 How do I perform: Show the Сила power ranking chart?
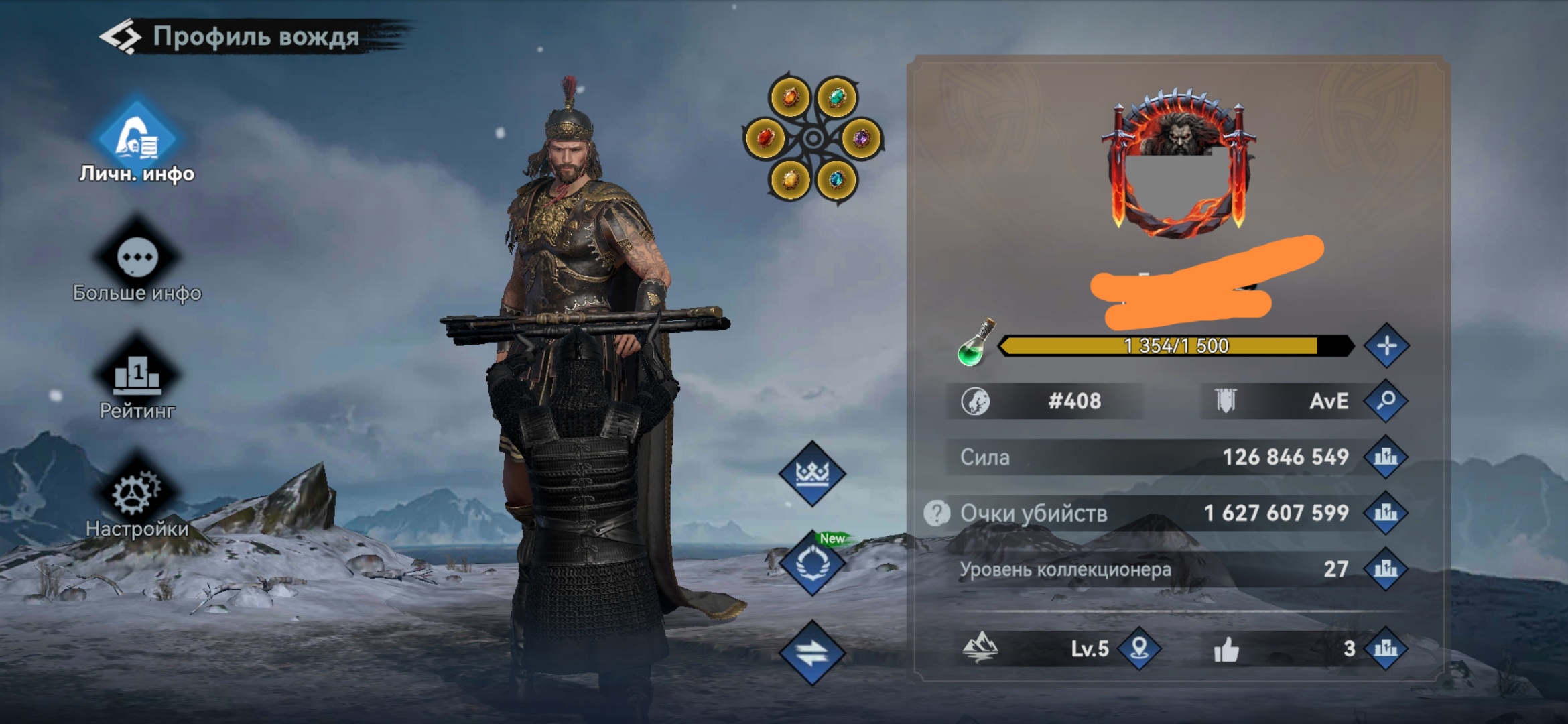pos(1386,457)
